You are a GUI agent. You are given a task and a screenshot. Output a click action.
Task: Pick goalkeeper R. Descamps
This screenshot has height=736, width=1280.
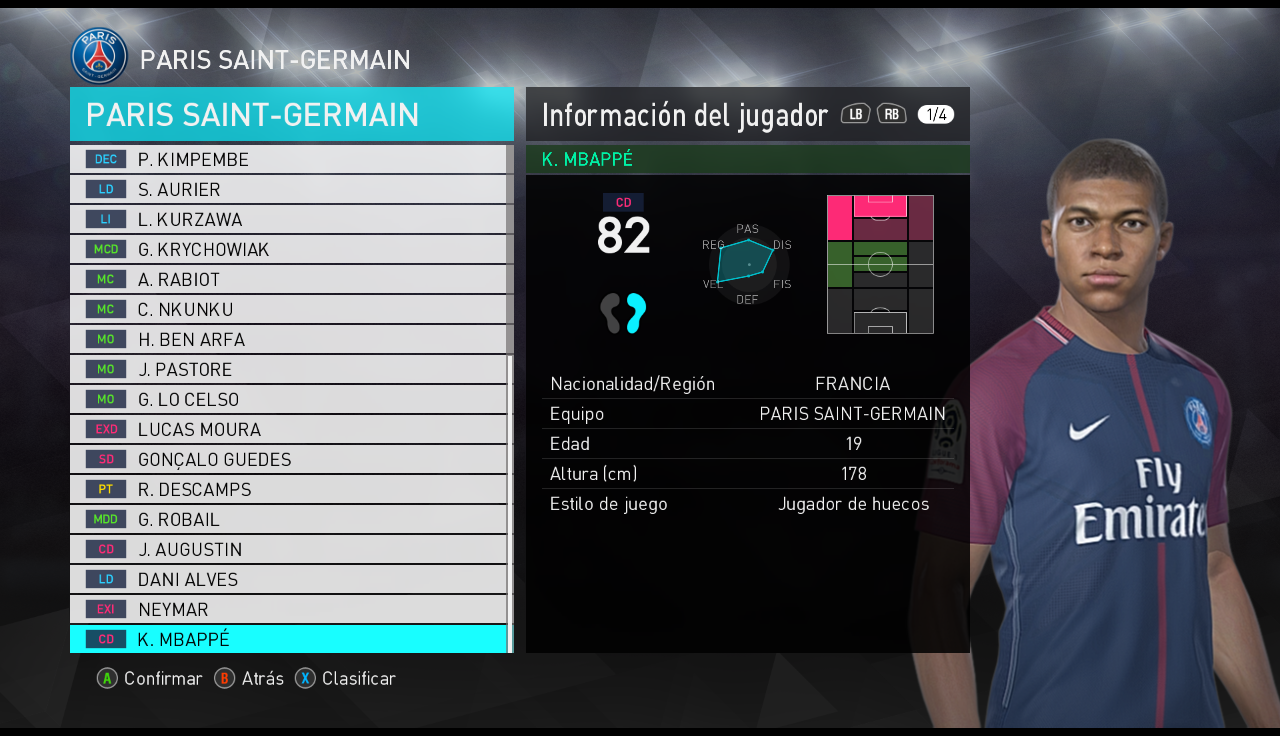pos(288,490)
